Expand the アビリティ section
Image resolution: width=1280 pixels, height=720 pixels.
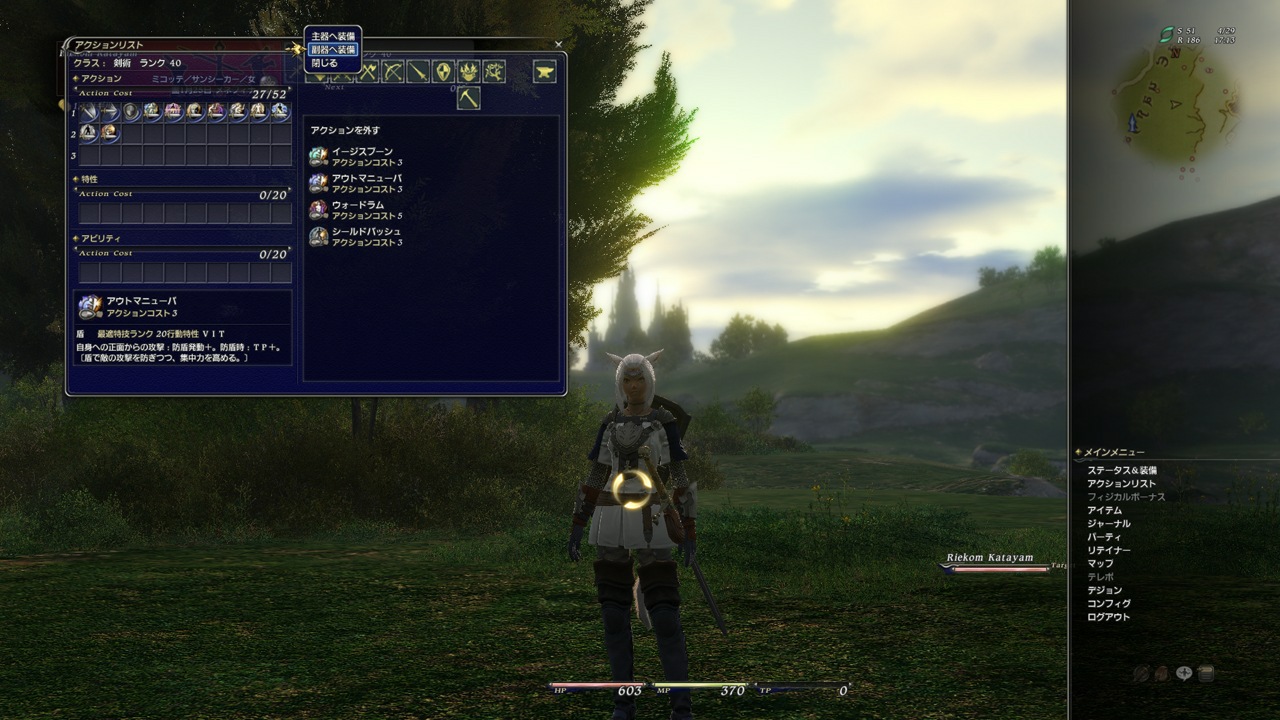[x=75, y=237]
